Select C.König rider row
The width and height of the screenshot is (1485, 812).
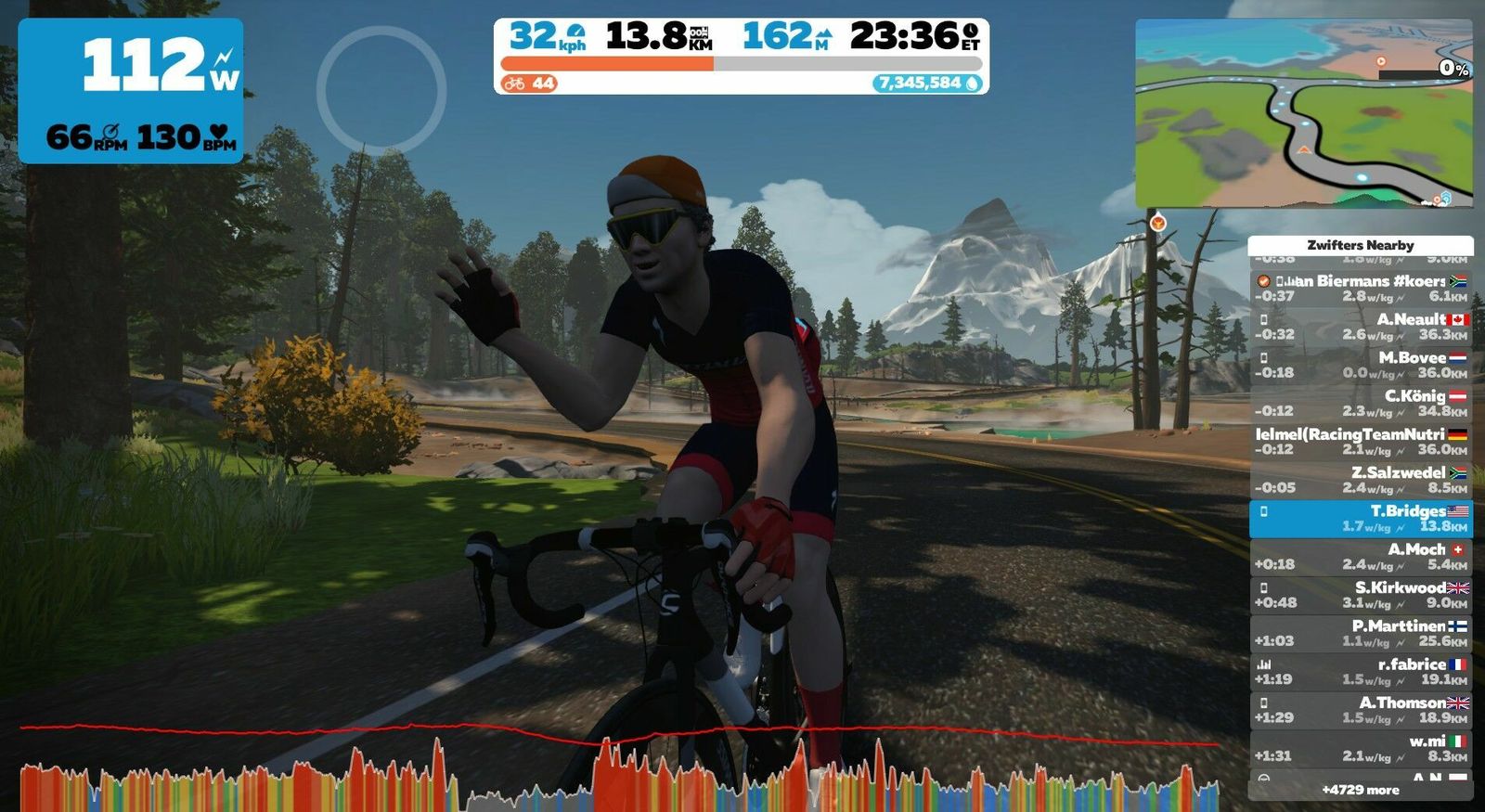[x=1361, y=403]
